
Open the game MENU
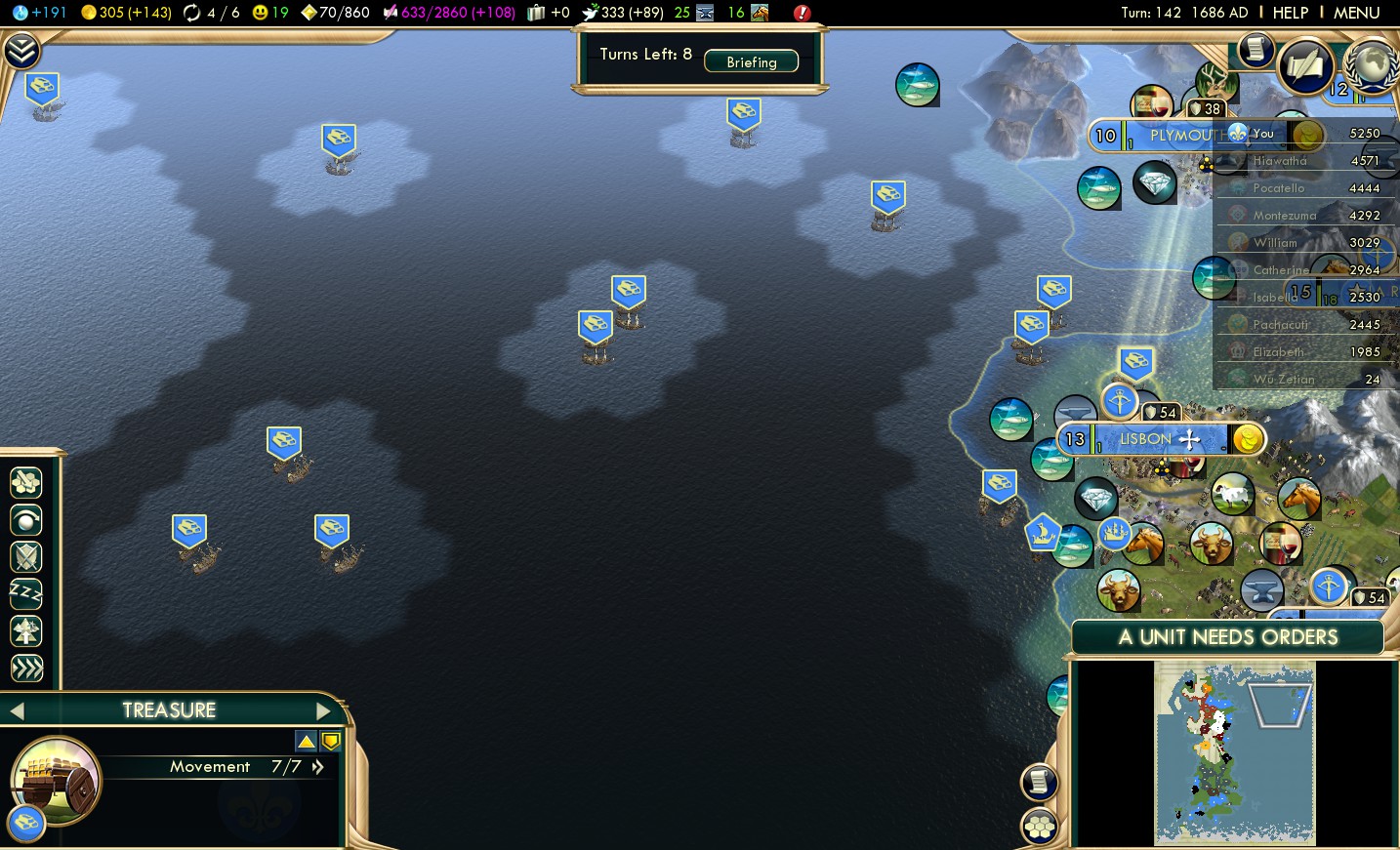click(1356, 13)
